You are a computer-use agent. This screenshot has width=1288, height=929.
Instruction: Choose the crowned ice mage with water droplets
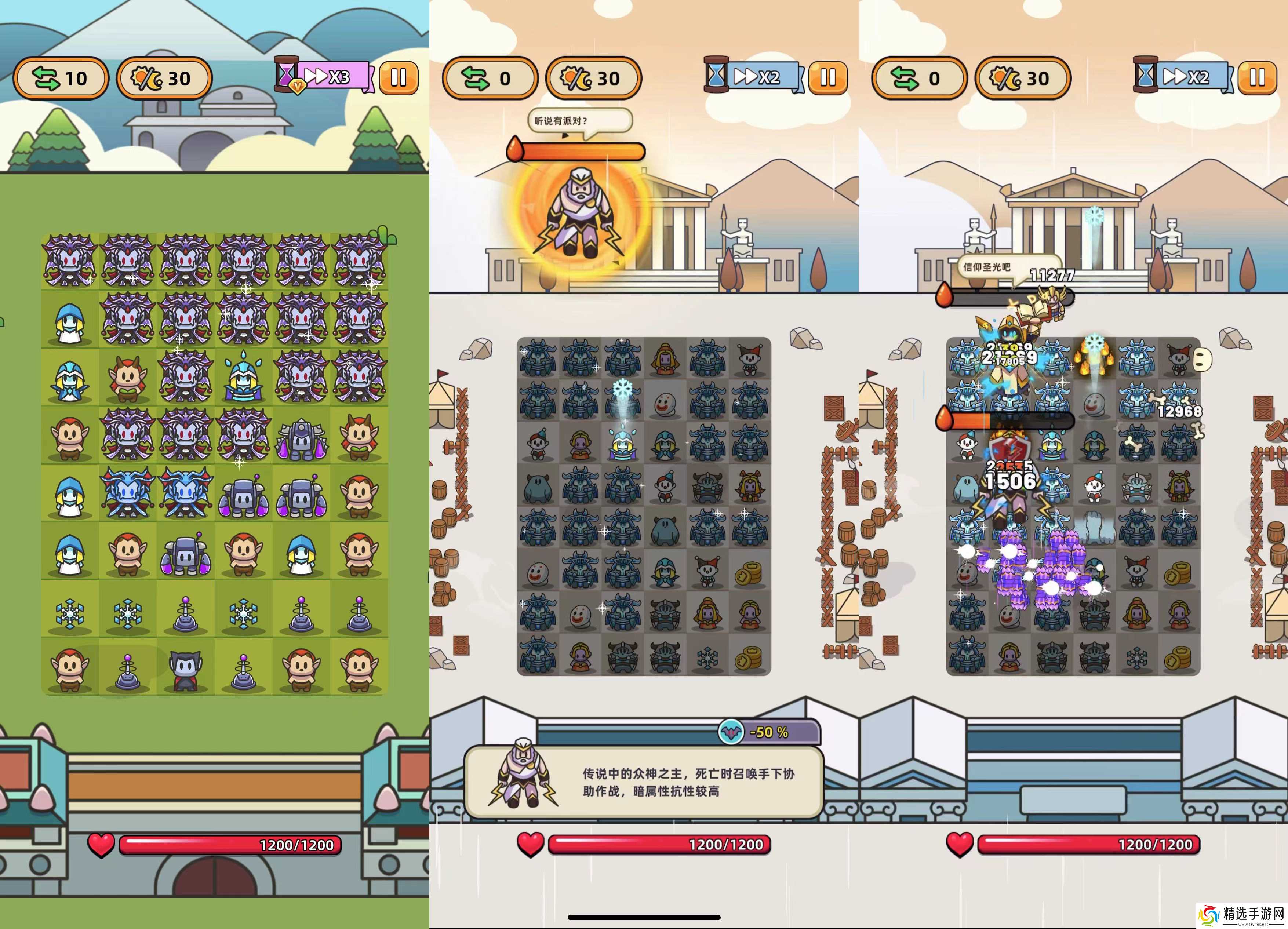[x=243, y=376]
